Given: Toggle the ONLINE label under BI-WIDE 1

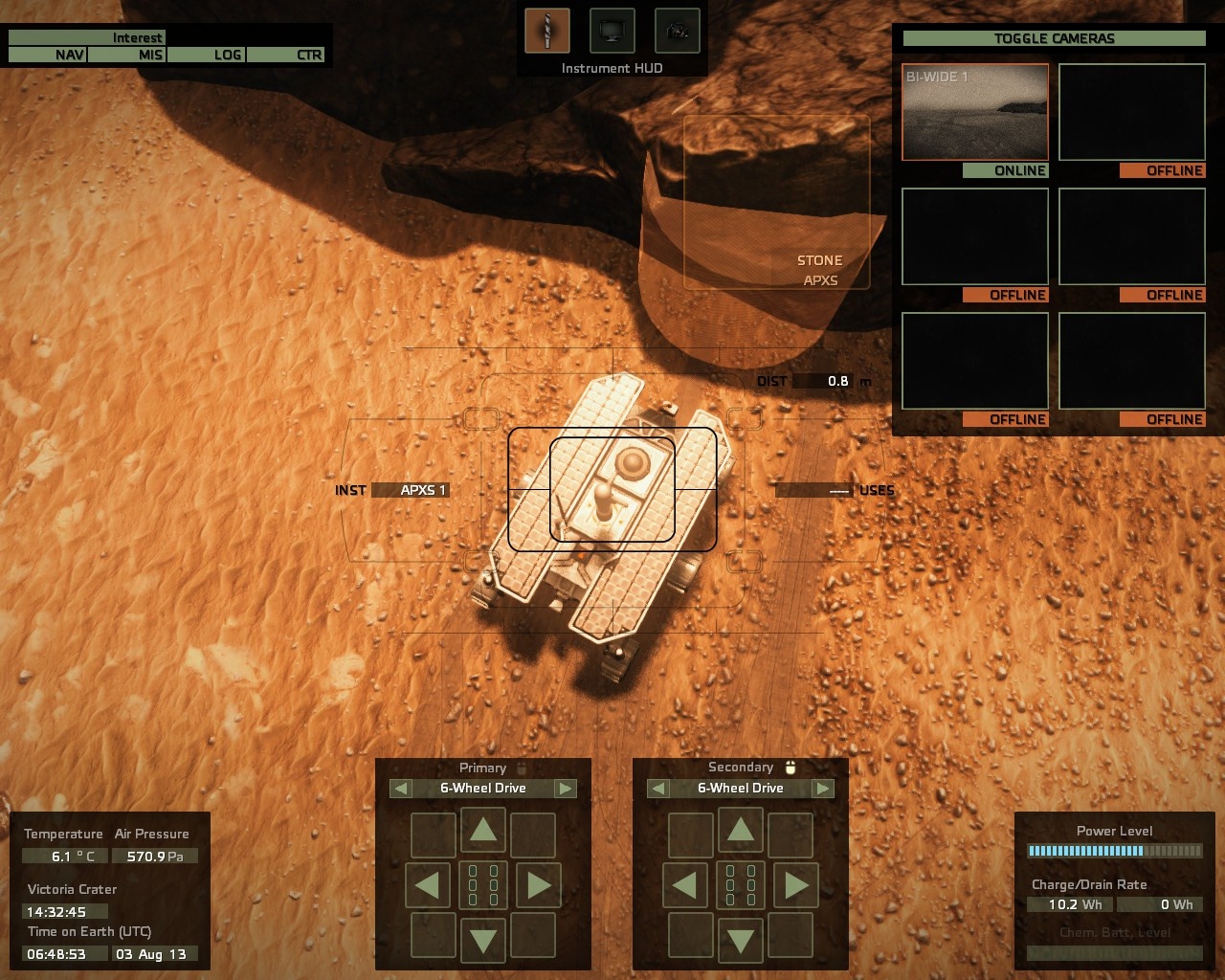Looking at the screenshot, I should pyautogui.click(x=1005, y=170).
